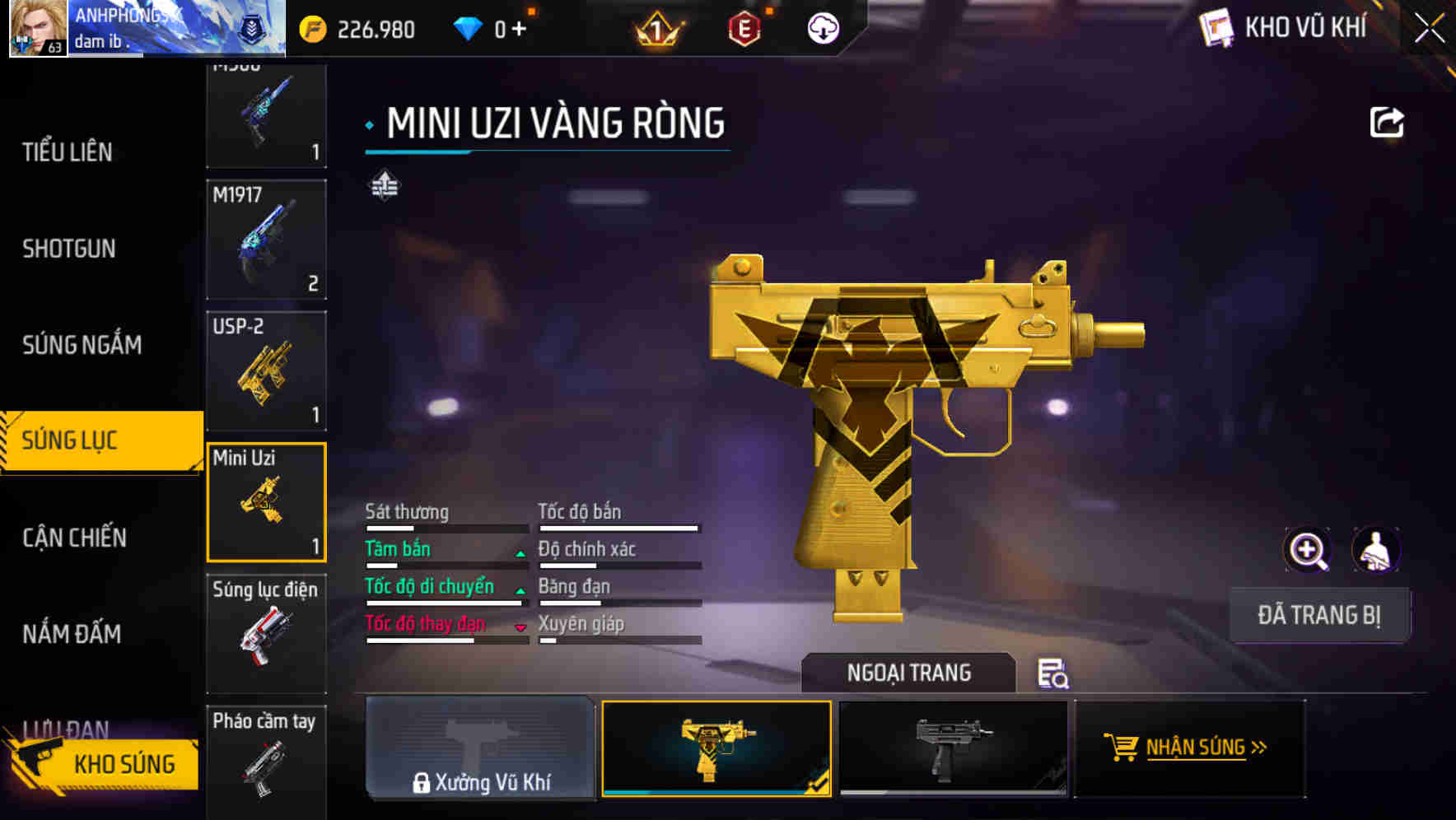Open the Ngoại Trang tab
The image size is (1456, 820).
pos(908,673)
